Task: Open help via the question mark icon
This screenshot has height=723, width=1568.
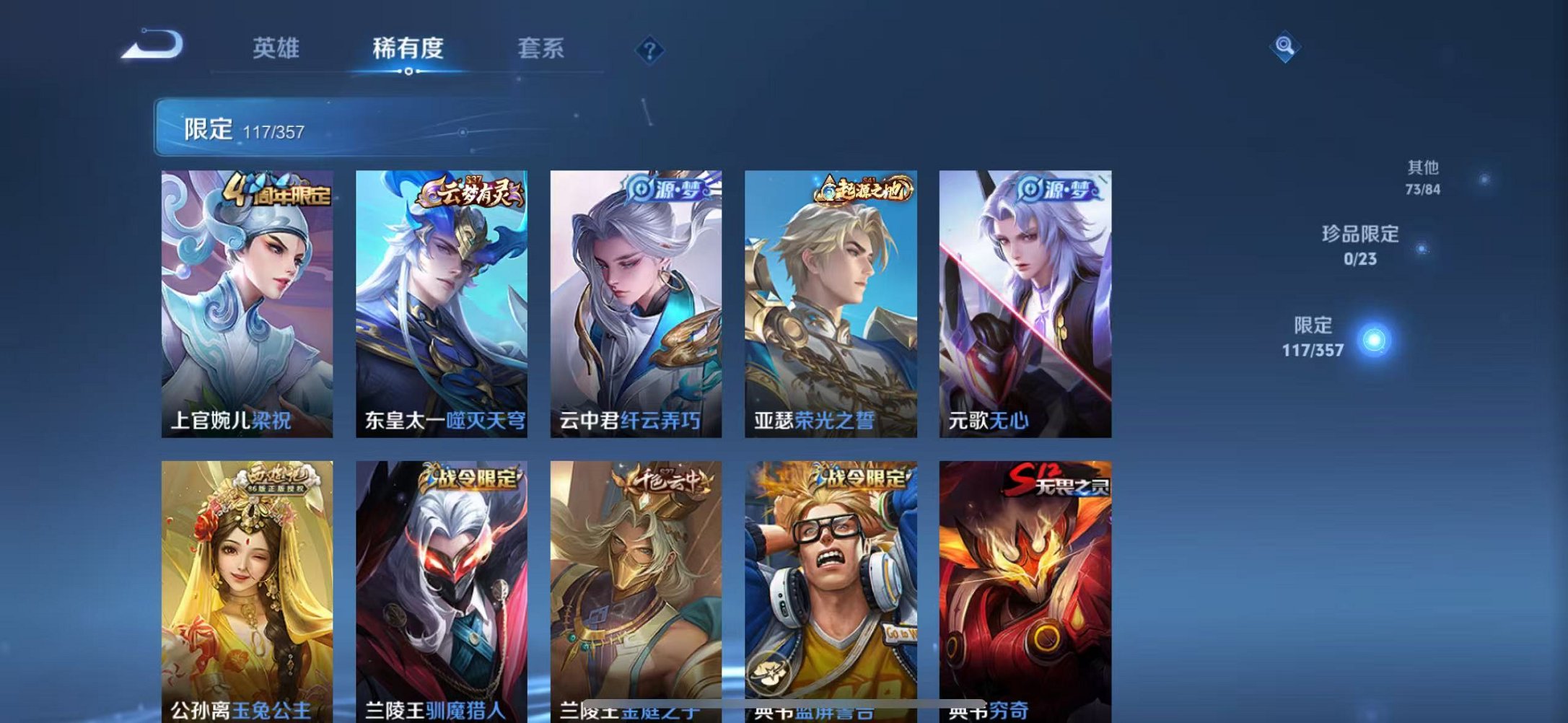Action: pyautogui.click(x=648, y=49)
